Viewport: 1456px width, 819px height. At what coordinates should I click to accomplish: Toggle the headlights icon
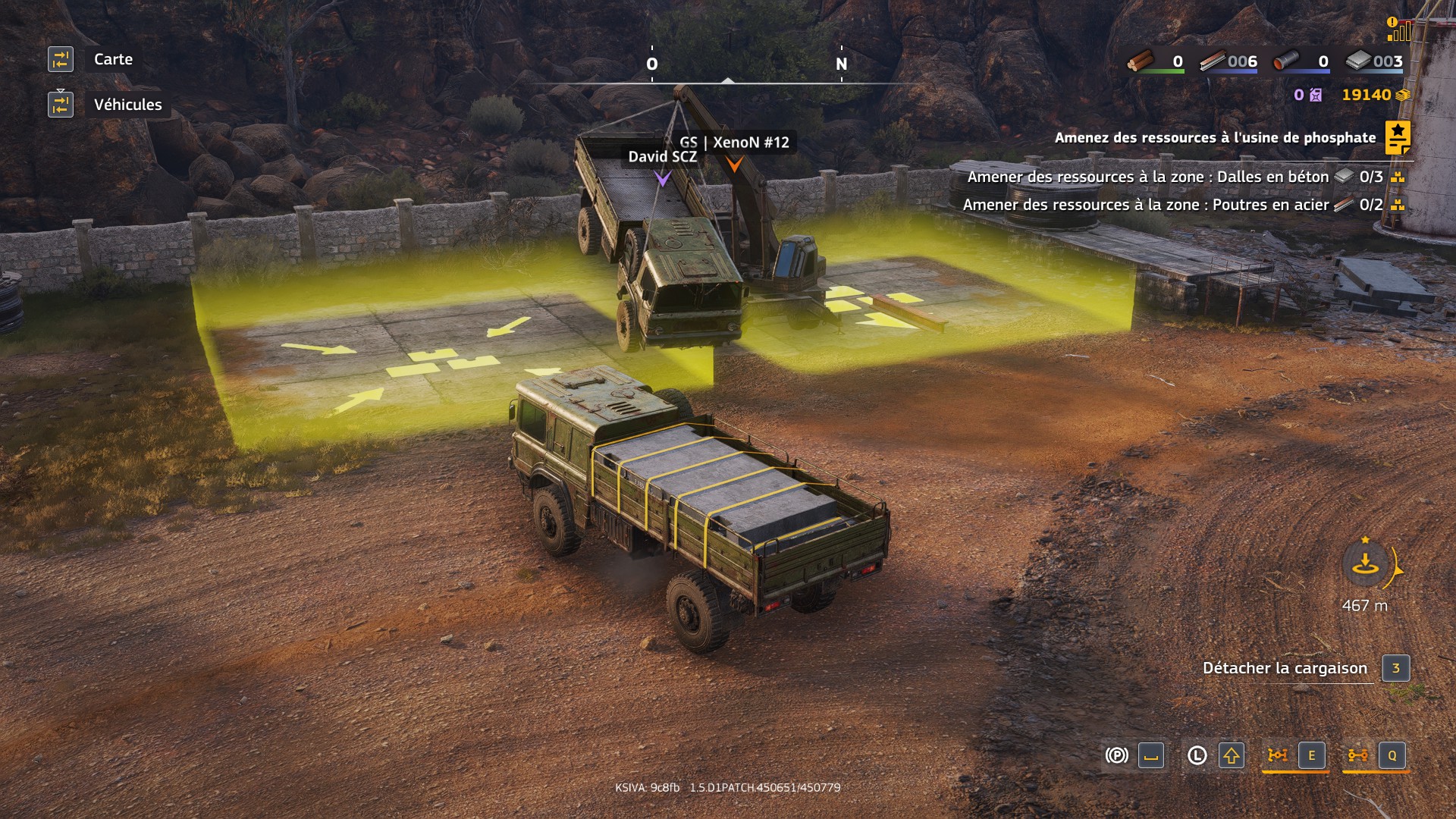pyautogui.click(x=1197, y=755)
